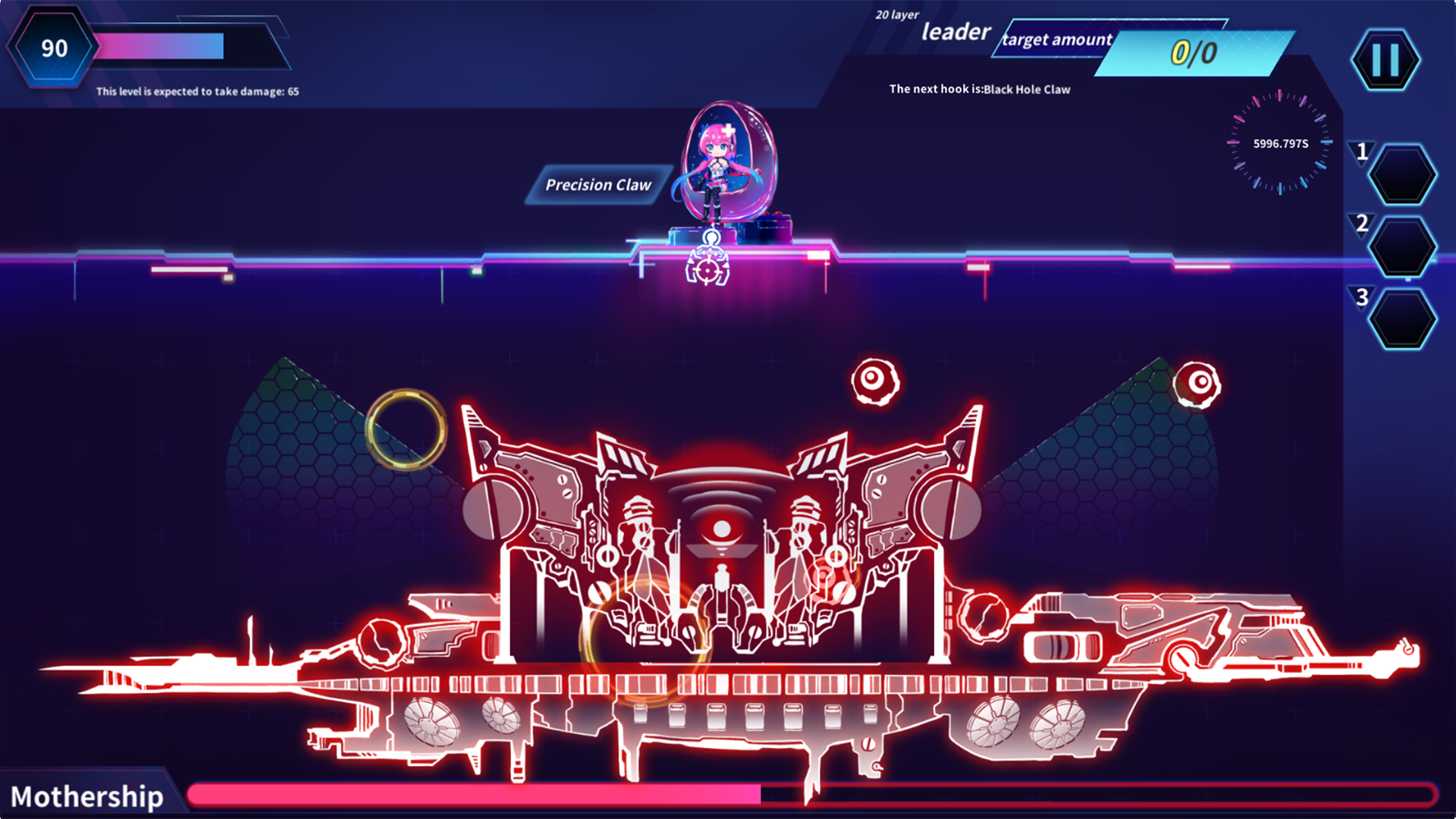Open the target amount 0/0 counter panel
The height and width of the screenshot is (819, 1456).
pos(1192,52)
